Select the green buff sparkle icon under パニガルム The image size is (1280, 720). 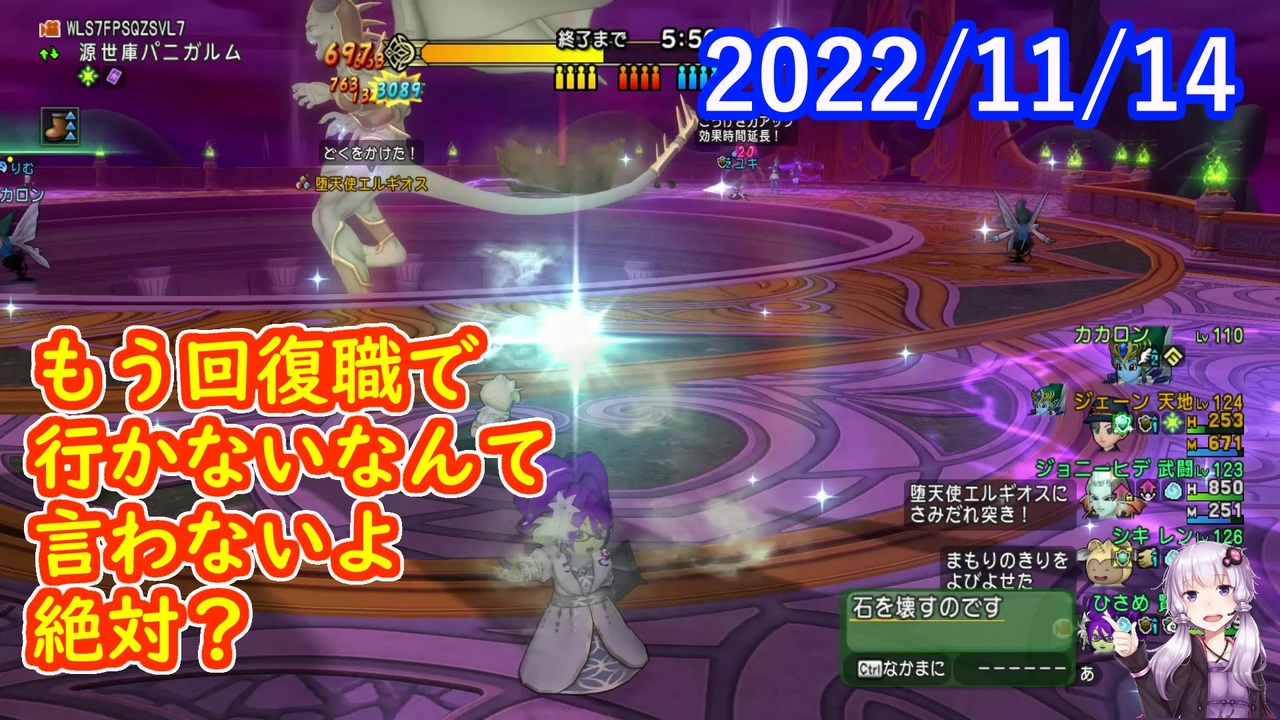tap(87, 76)
